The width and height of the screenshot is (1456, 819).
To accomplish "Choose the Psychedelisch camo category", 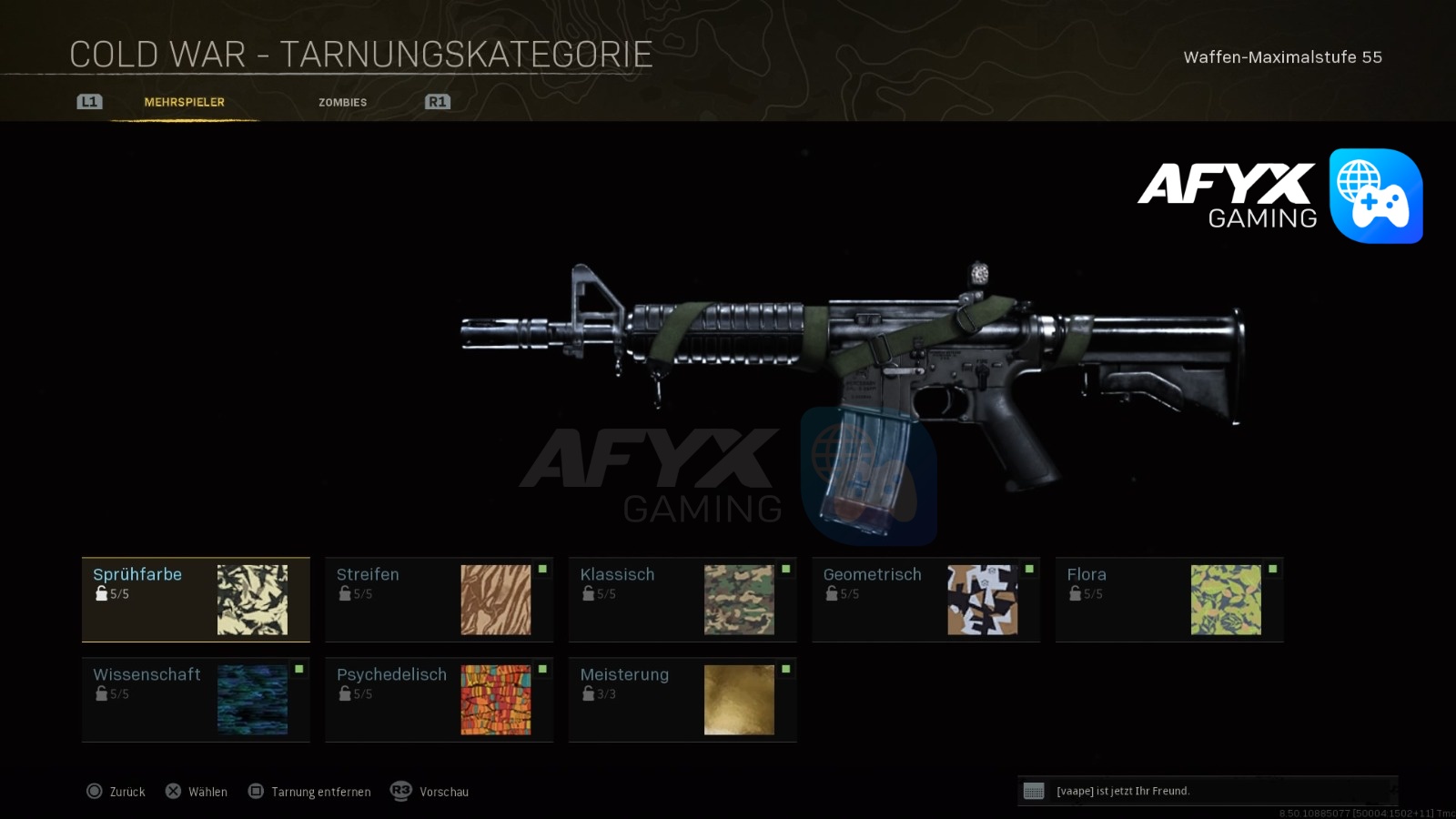I will (x=439, y=700).
